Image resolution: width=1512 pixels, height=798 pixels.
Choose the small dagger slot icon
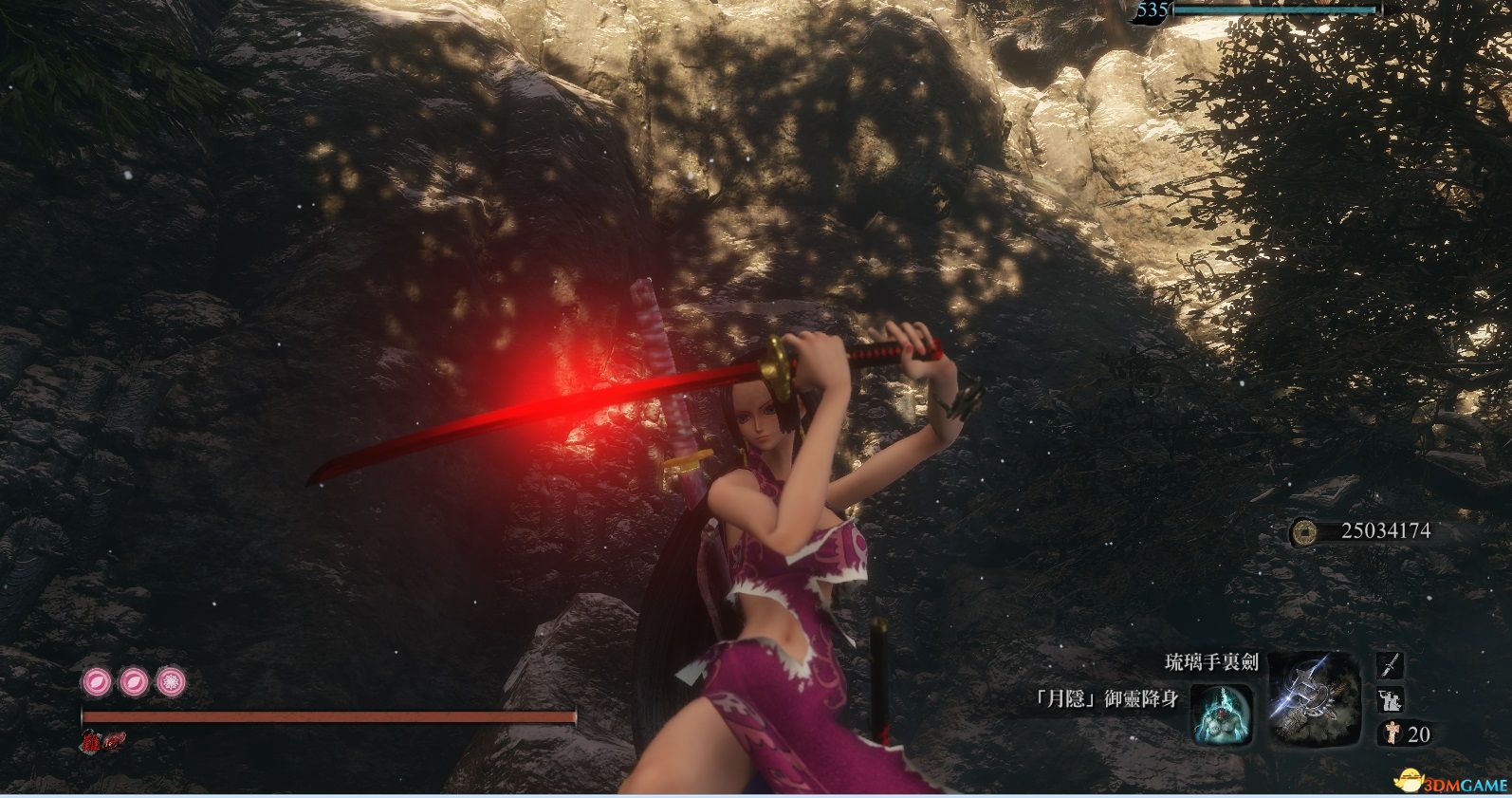pos(1390,665)
